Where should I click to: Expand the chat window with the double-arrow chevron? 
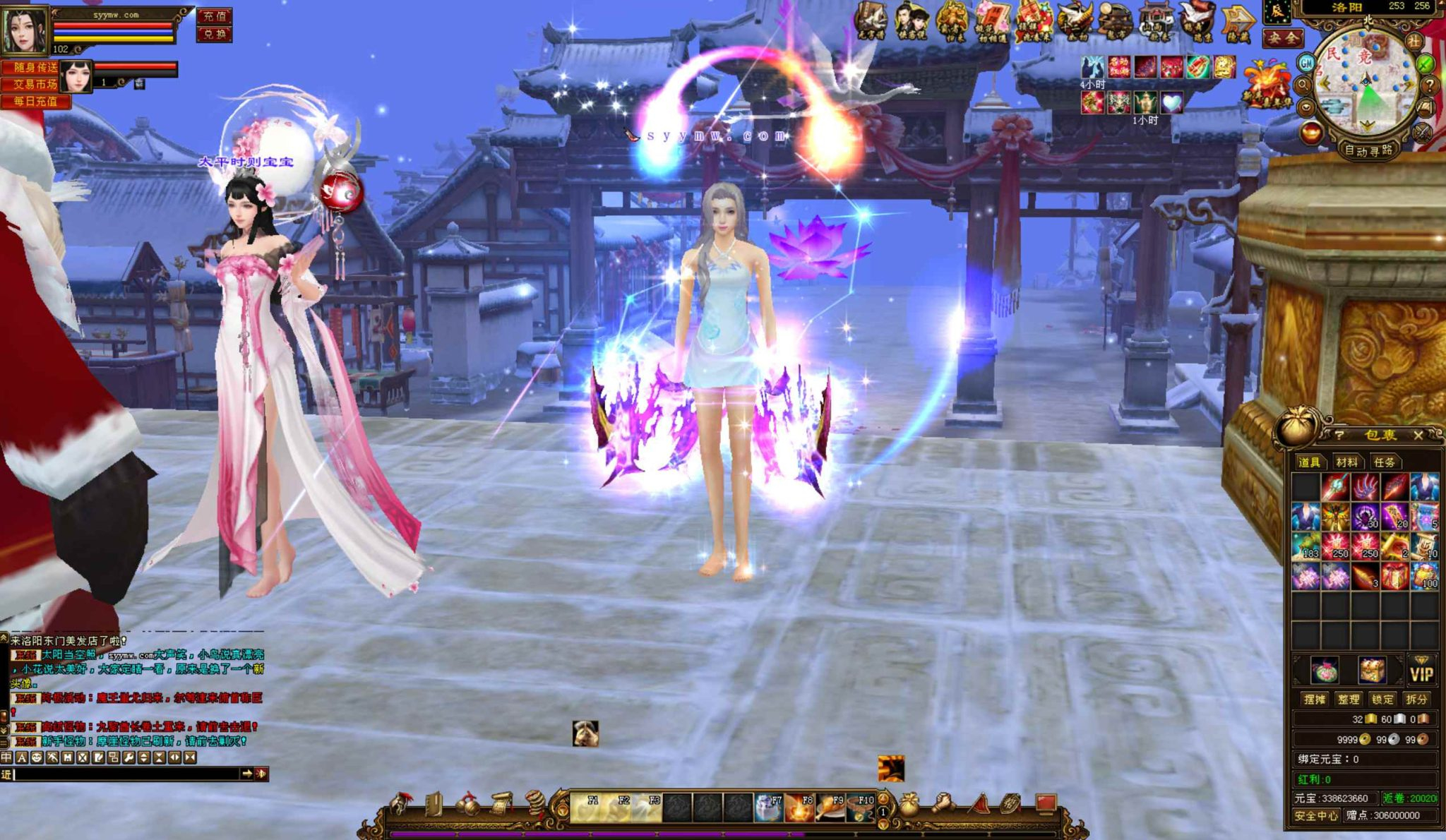point(174,757)
